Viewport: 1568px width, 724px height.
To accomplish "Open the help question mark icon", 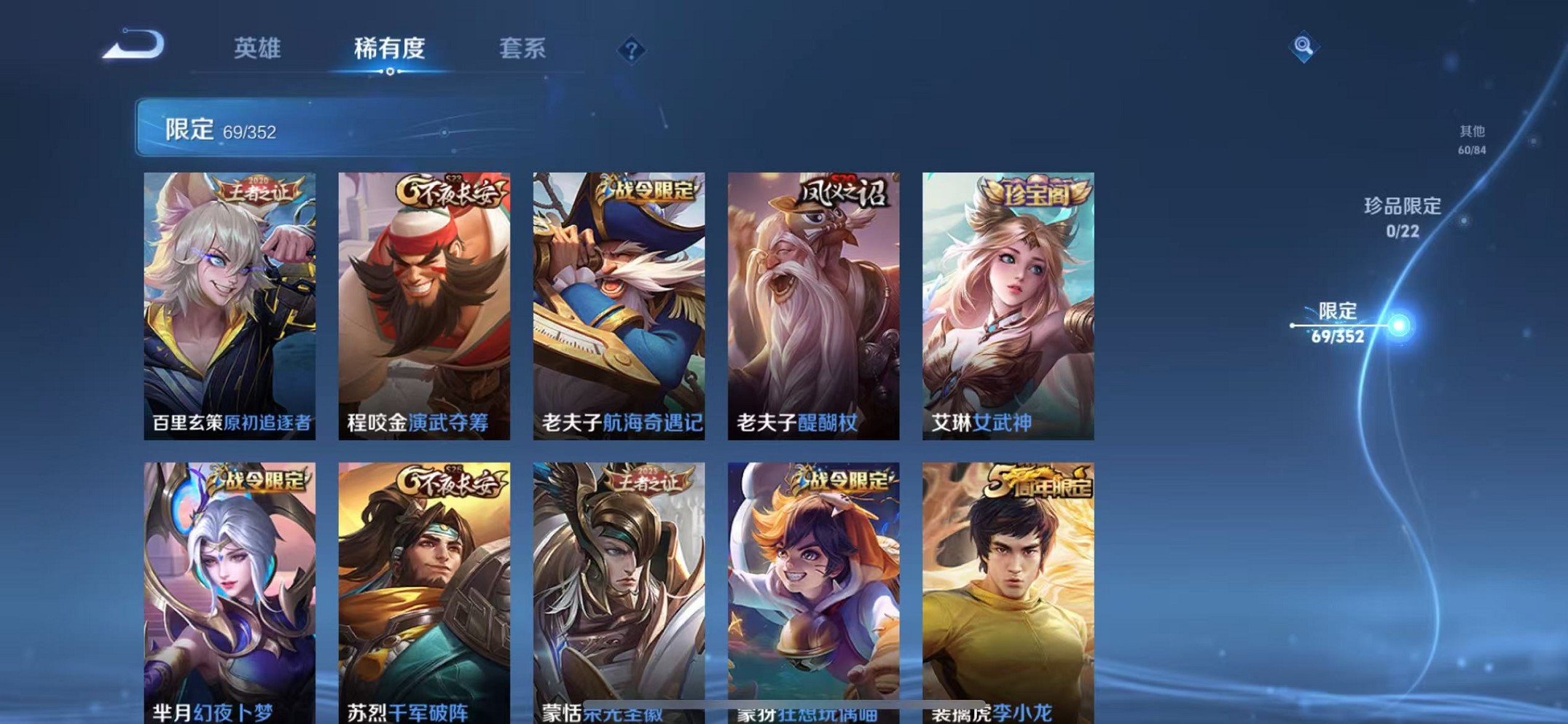I will point(631,50).
